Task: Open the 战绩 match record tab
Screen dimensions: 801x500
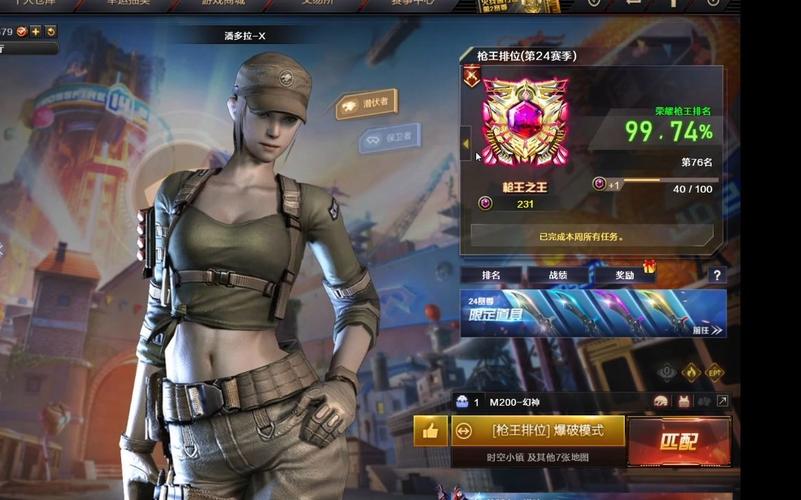Action: [557, 274]
